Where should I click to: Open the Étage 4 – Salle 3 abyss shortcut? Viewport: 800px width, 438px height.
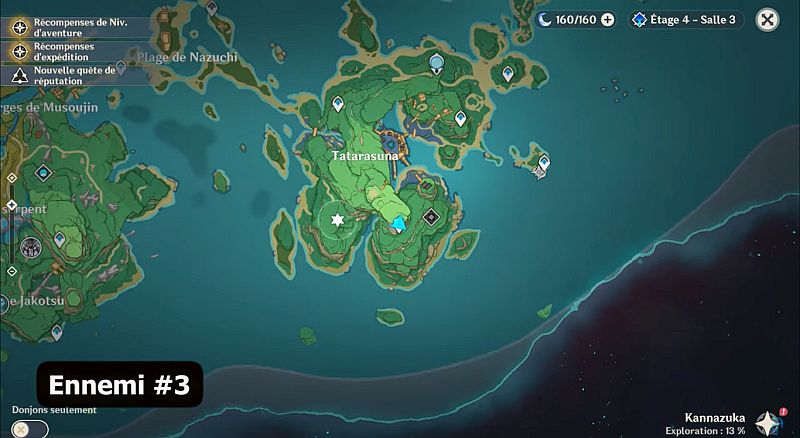686,19
